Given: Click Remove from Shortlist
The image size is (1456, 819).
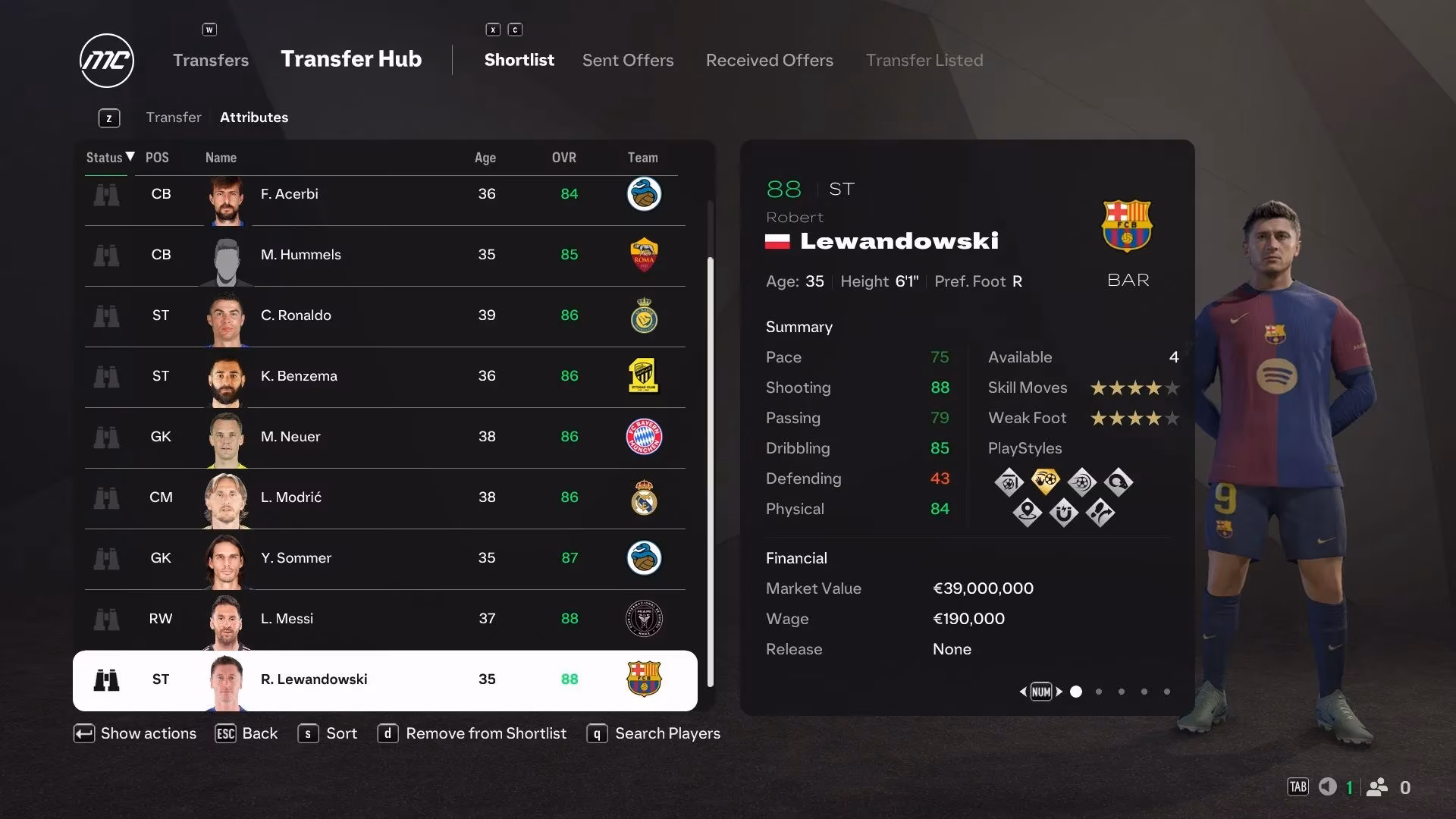Looking at the screenshot, I should [485, 733].
